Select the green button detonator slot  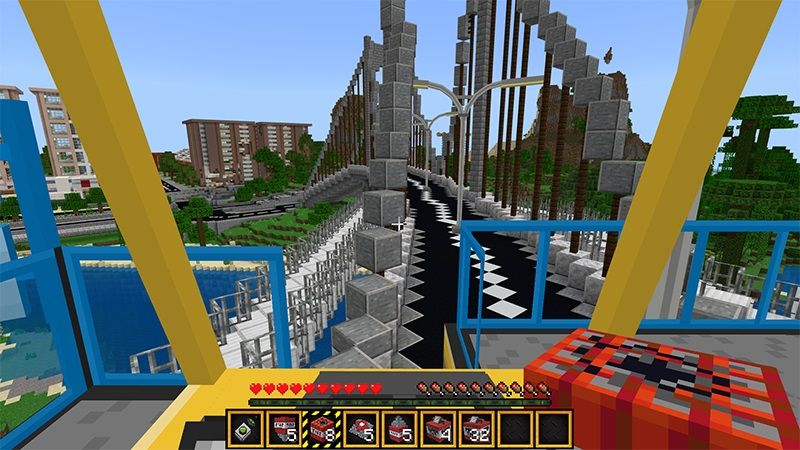246,428
